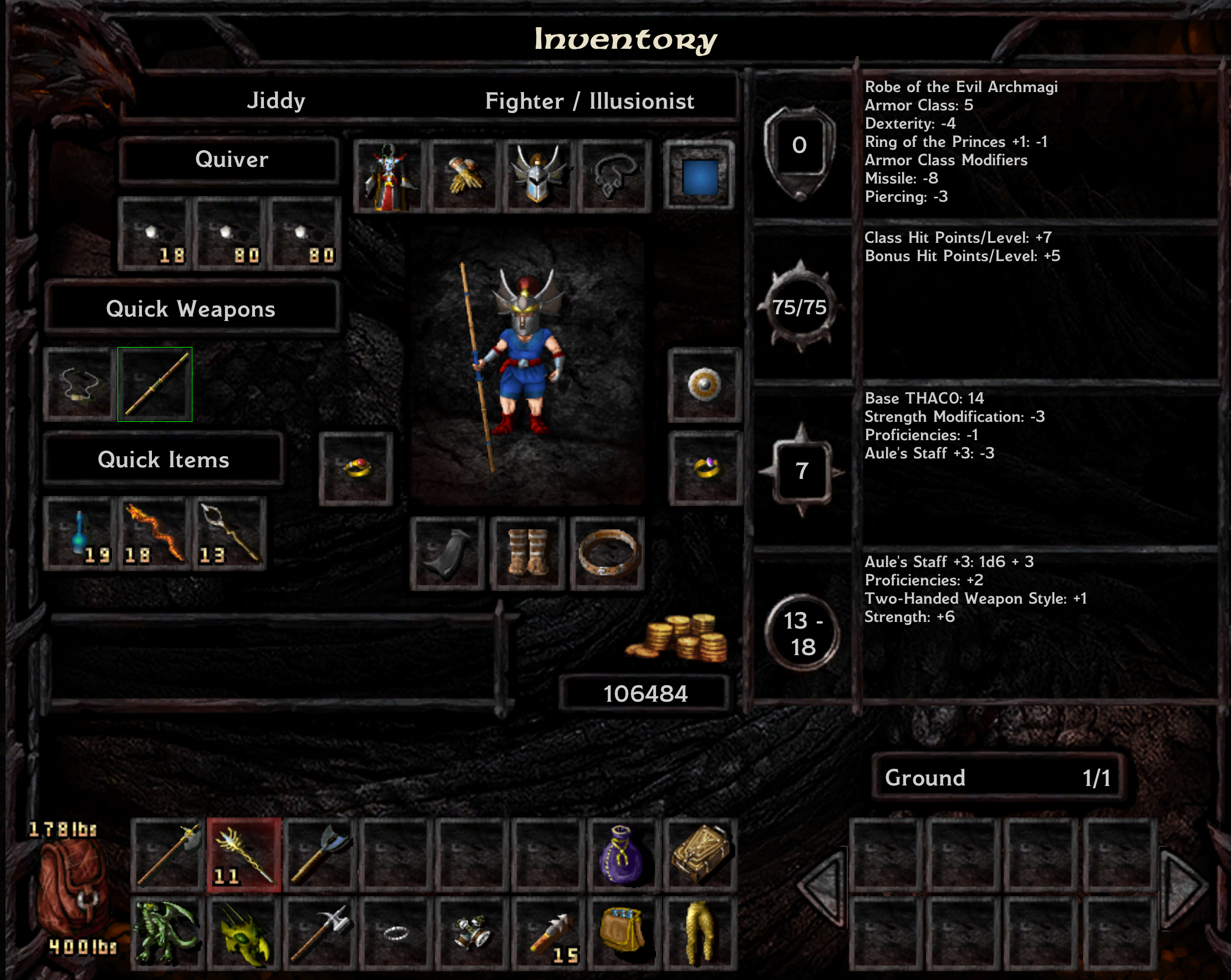Go to previous ground items page
Viewport: 1231px width, 980px height.
click(822, 886)
